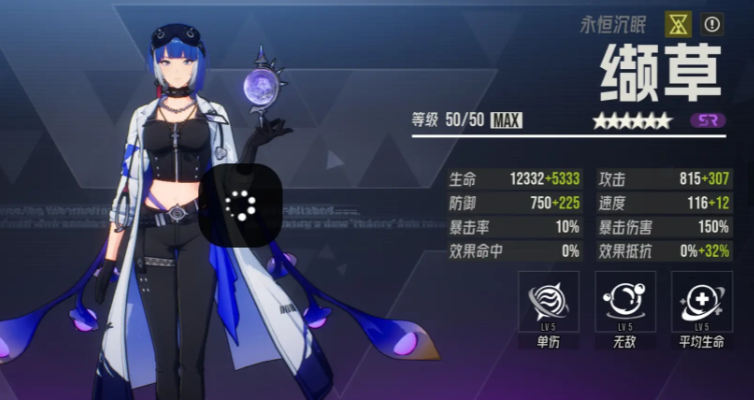754x400 pixels.
Task: Tap the hourglass element icon
Action: click(x=679, y=24)
